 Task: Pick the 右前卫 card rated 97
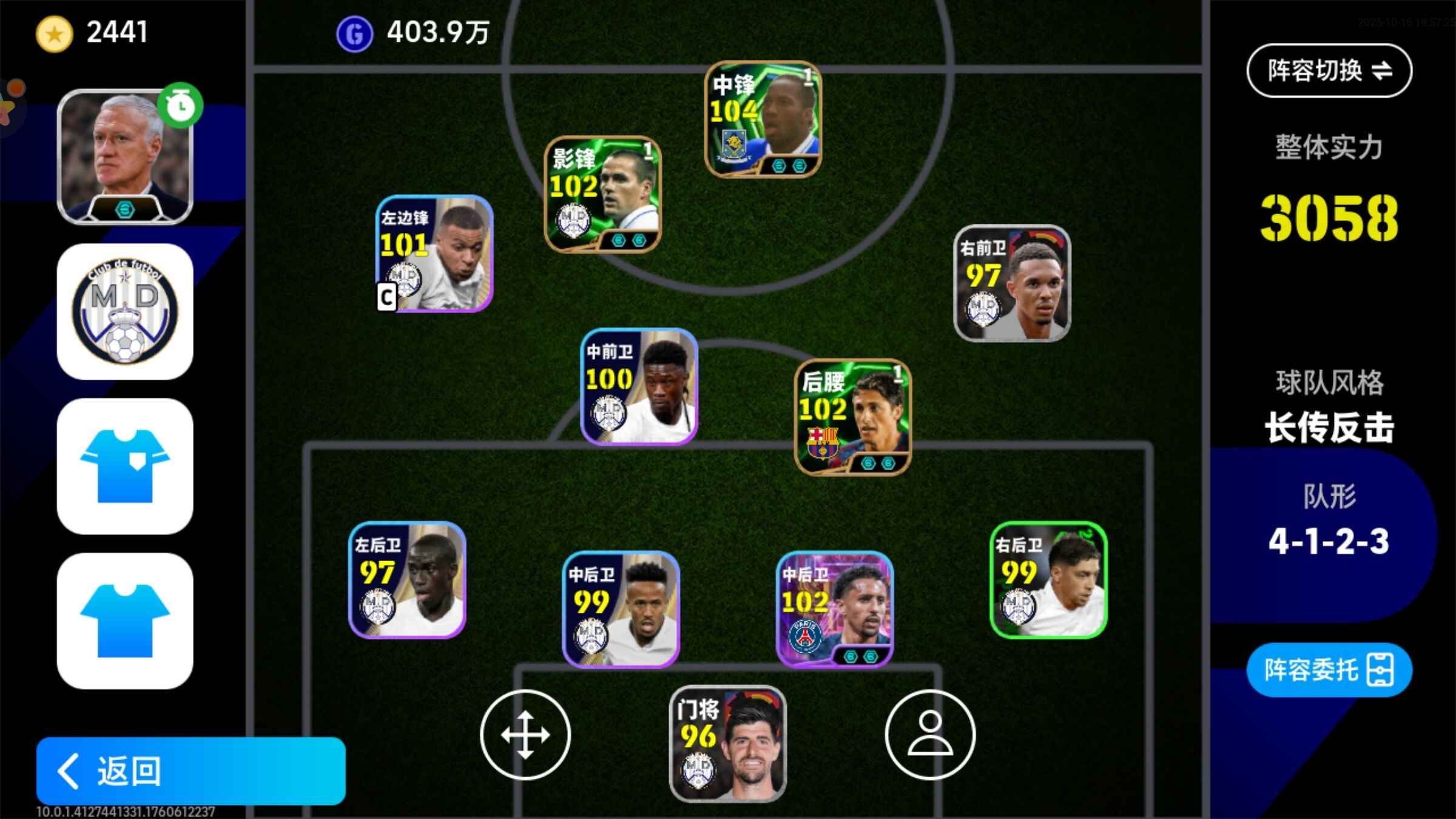[1012, 283]
